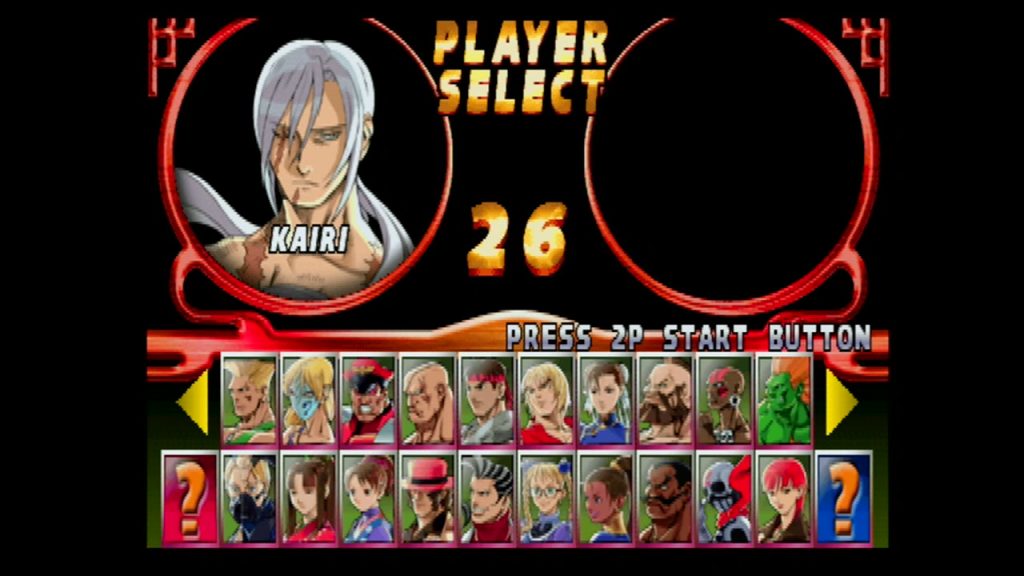The width and height of the screenshot is (1024, 576).
Task: Choose bearded Zangief's portrait
Action: point(665,400)
